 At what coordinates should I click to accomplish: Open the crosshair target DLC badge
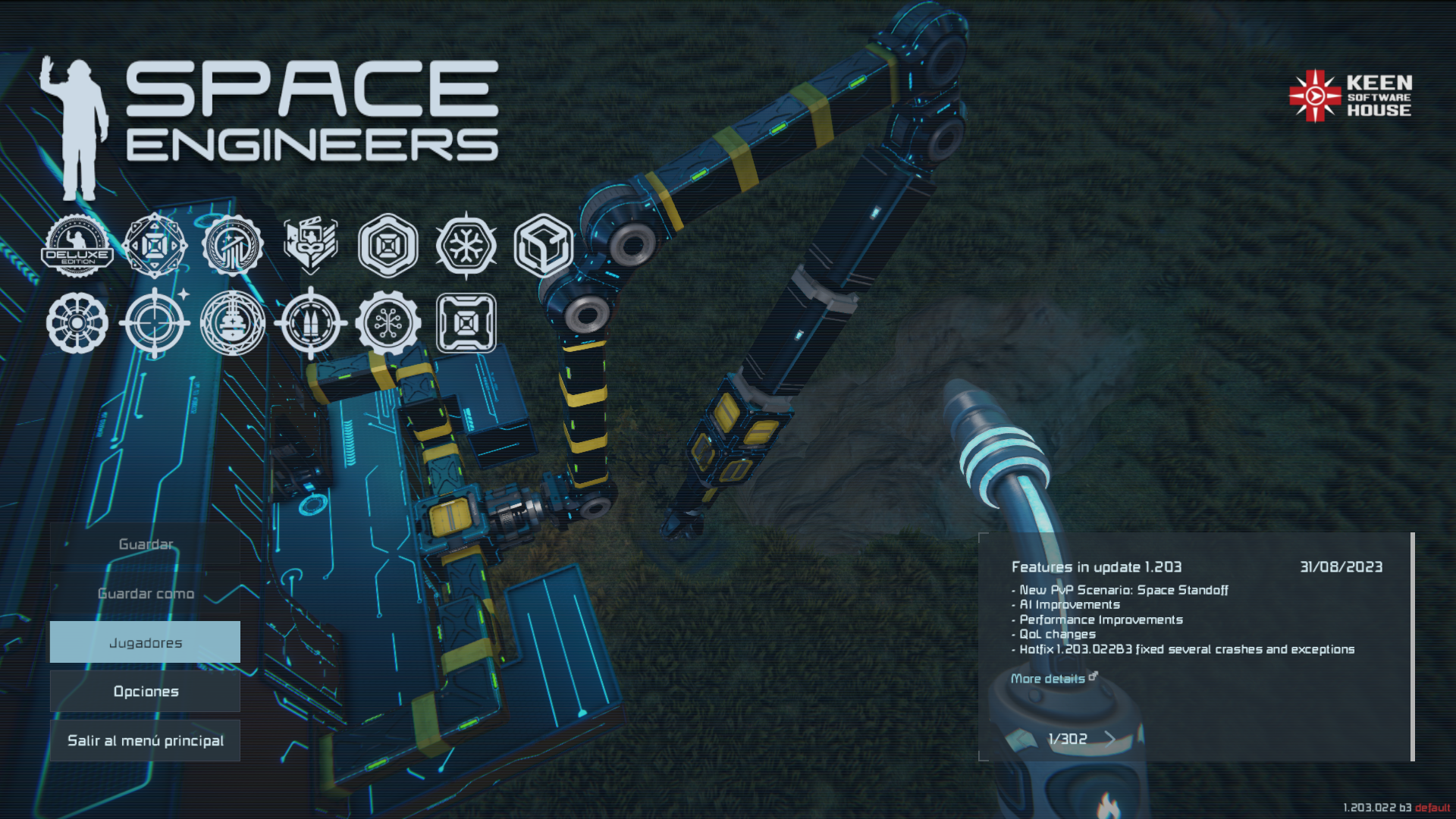pyautogui.click(x=155, y=323)
